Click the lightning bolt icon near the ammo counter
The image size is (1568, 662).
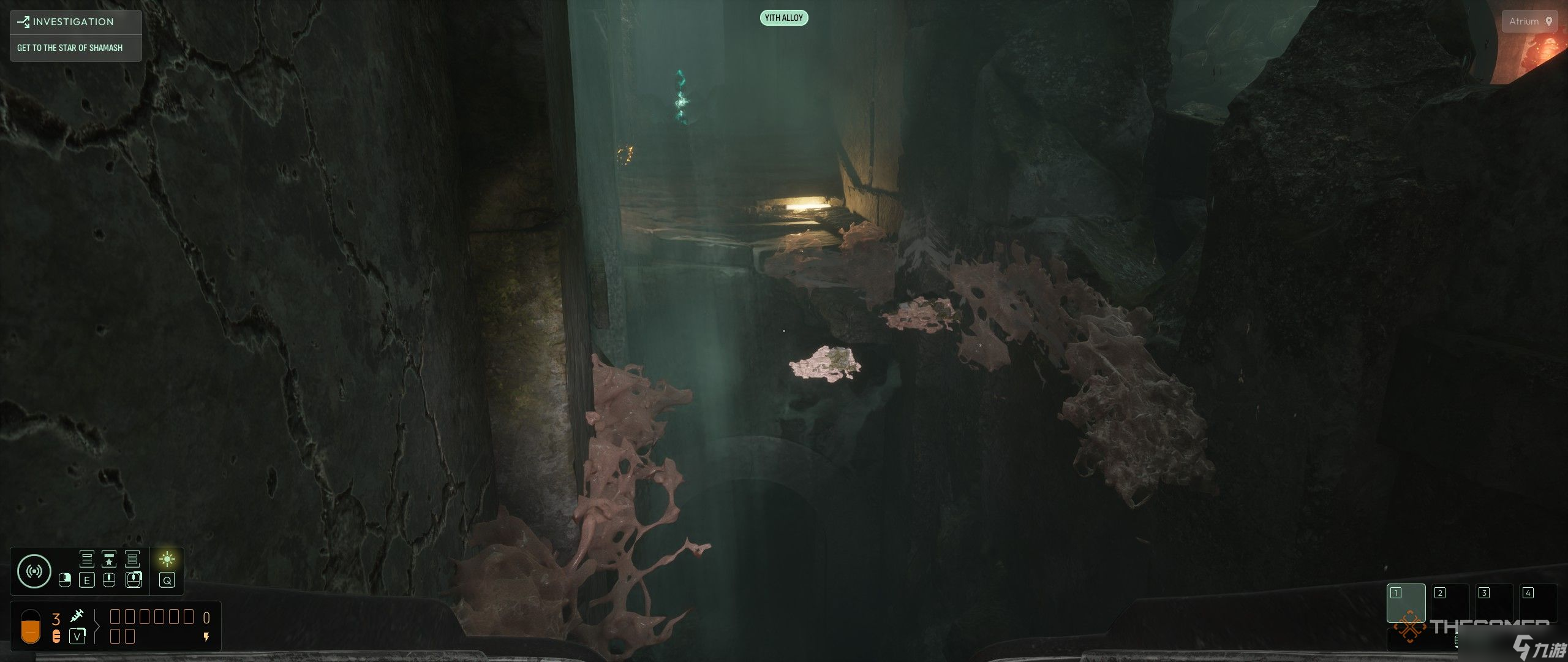[206, 637]
